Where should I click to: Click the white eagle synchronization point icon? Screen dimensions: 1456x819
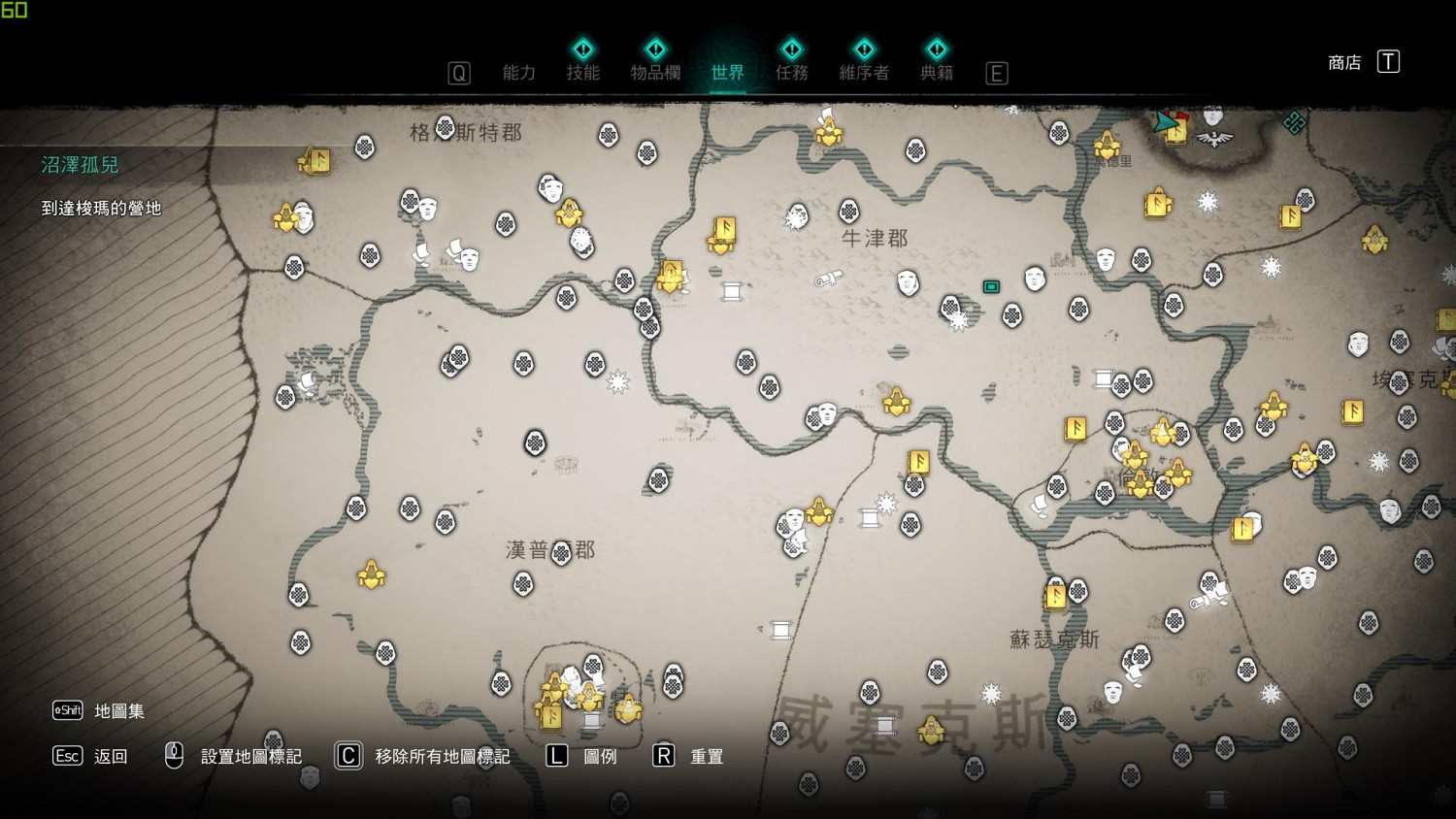1213,138
